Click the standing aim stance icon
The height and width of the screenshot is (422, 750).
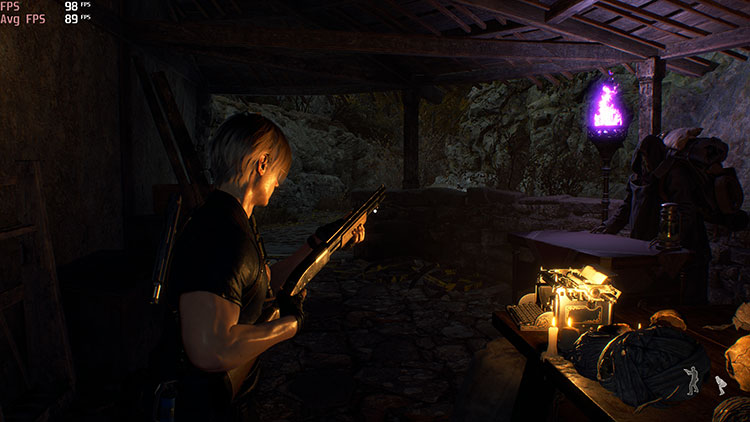(692, 379)
